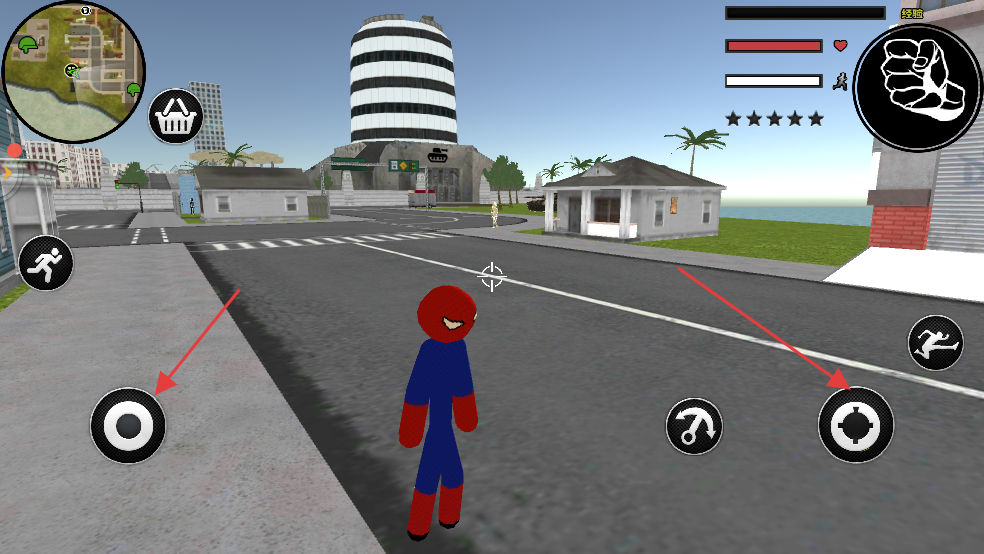
Task: Tap the virtual movement joystick
Action: coord(128,426)
